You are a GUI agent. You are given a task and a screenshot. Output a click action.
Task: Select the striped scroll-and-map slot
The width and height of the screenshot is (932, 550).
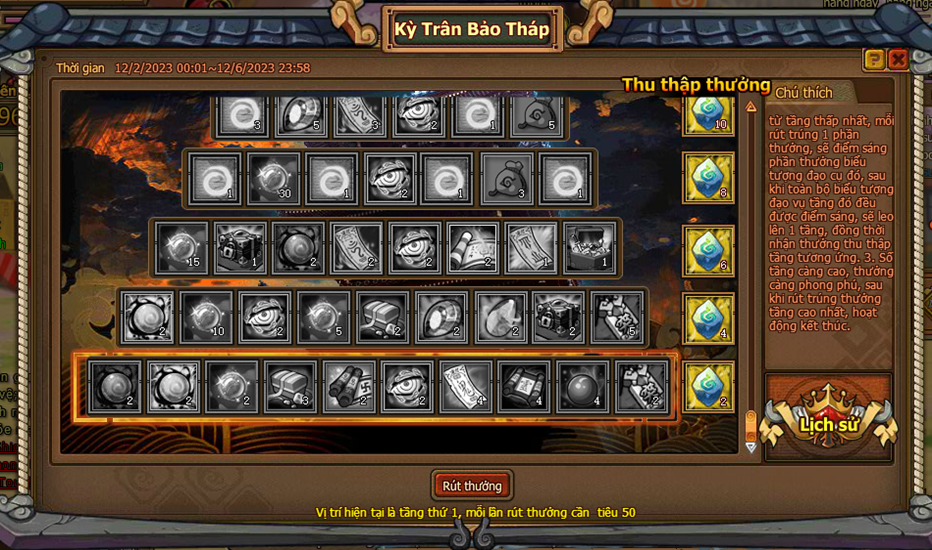[472, 248]
